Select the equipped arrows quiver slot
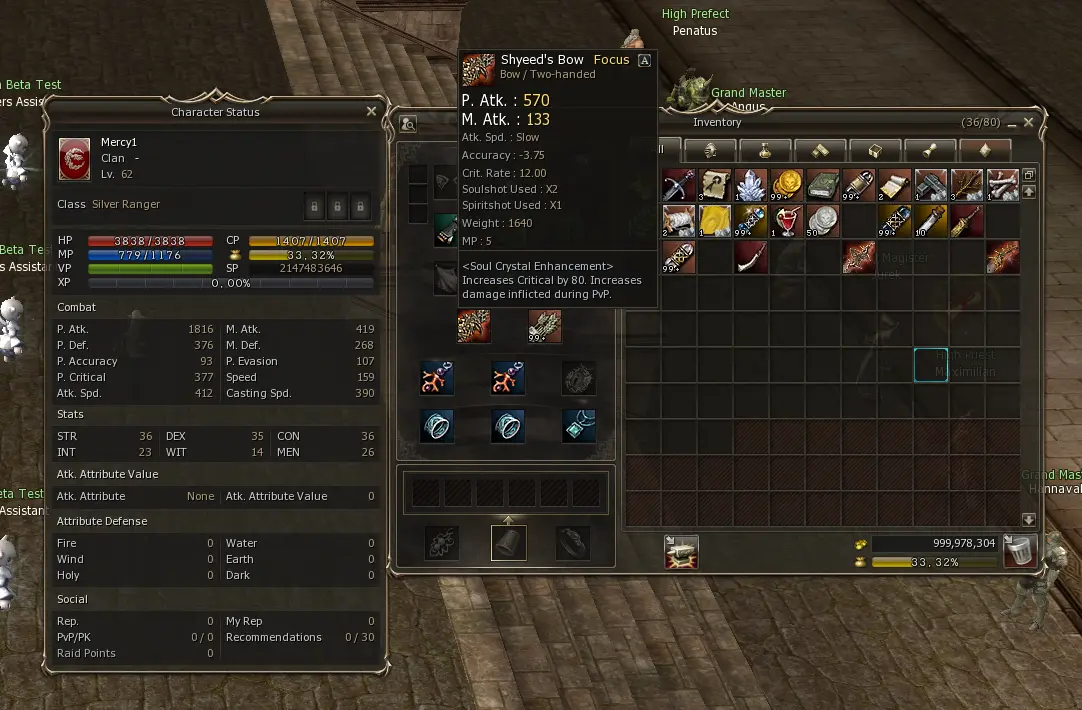 545,326
